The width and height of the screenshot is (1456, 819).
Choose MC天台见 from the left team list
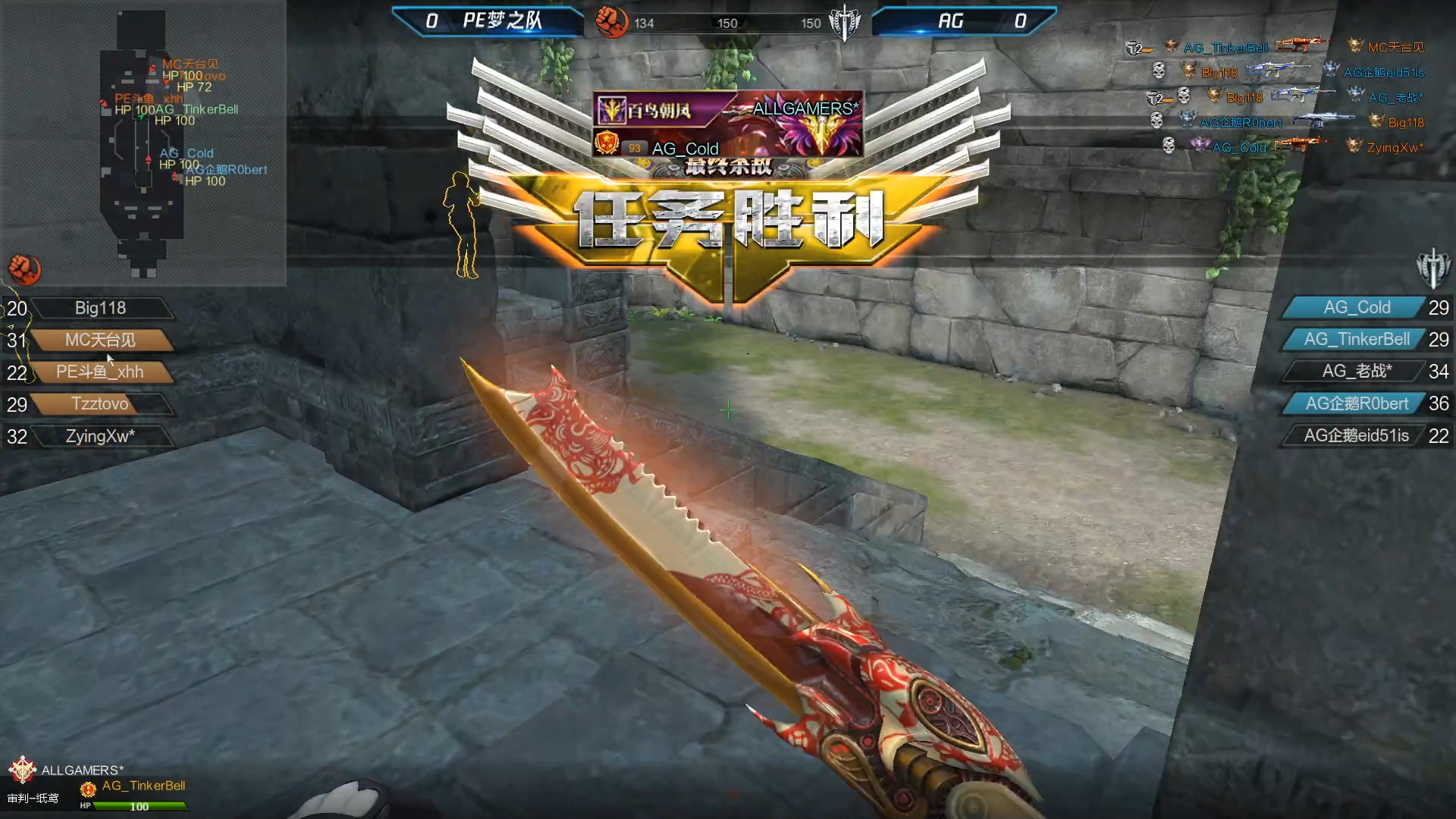click(x=100, y=340)
